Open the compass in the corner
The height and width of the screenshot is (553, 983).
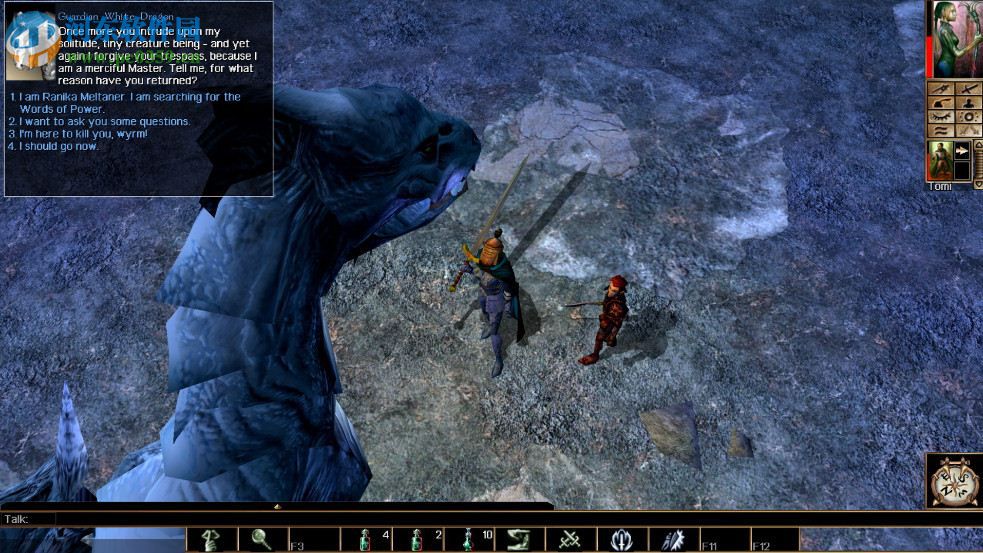point(953,482)
